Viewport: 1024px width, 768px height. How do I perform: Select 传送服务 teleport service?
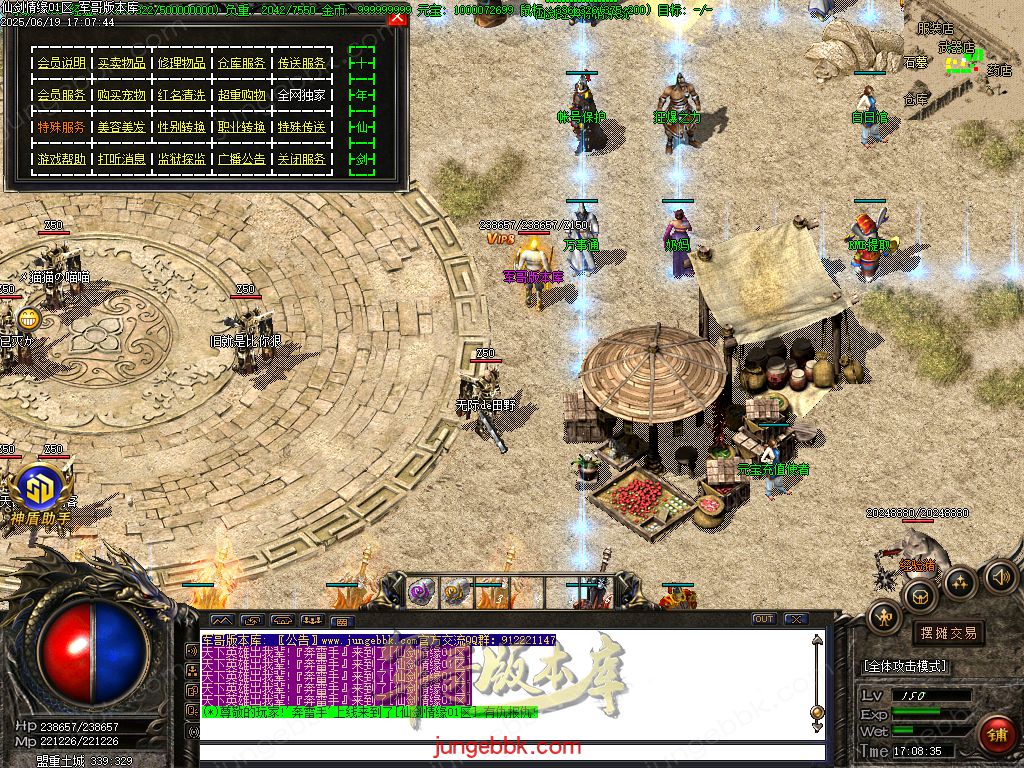pyautogui.click(x=301, y=62)
